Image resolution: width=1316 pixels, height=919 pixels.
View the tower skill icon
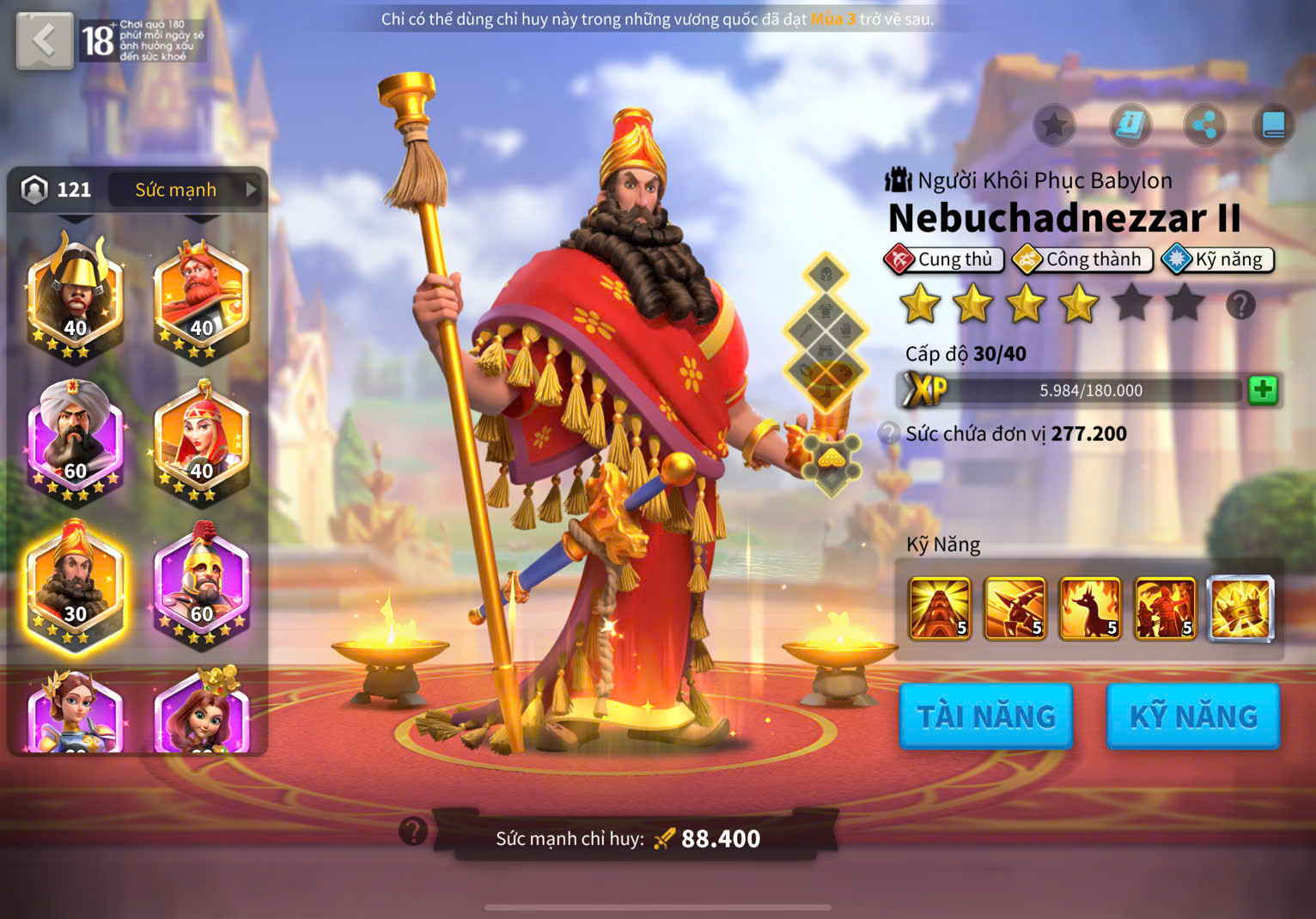point(940,609)
